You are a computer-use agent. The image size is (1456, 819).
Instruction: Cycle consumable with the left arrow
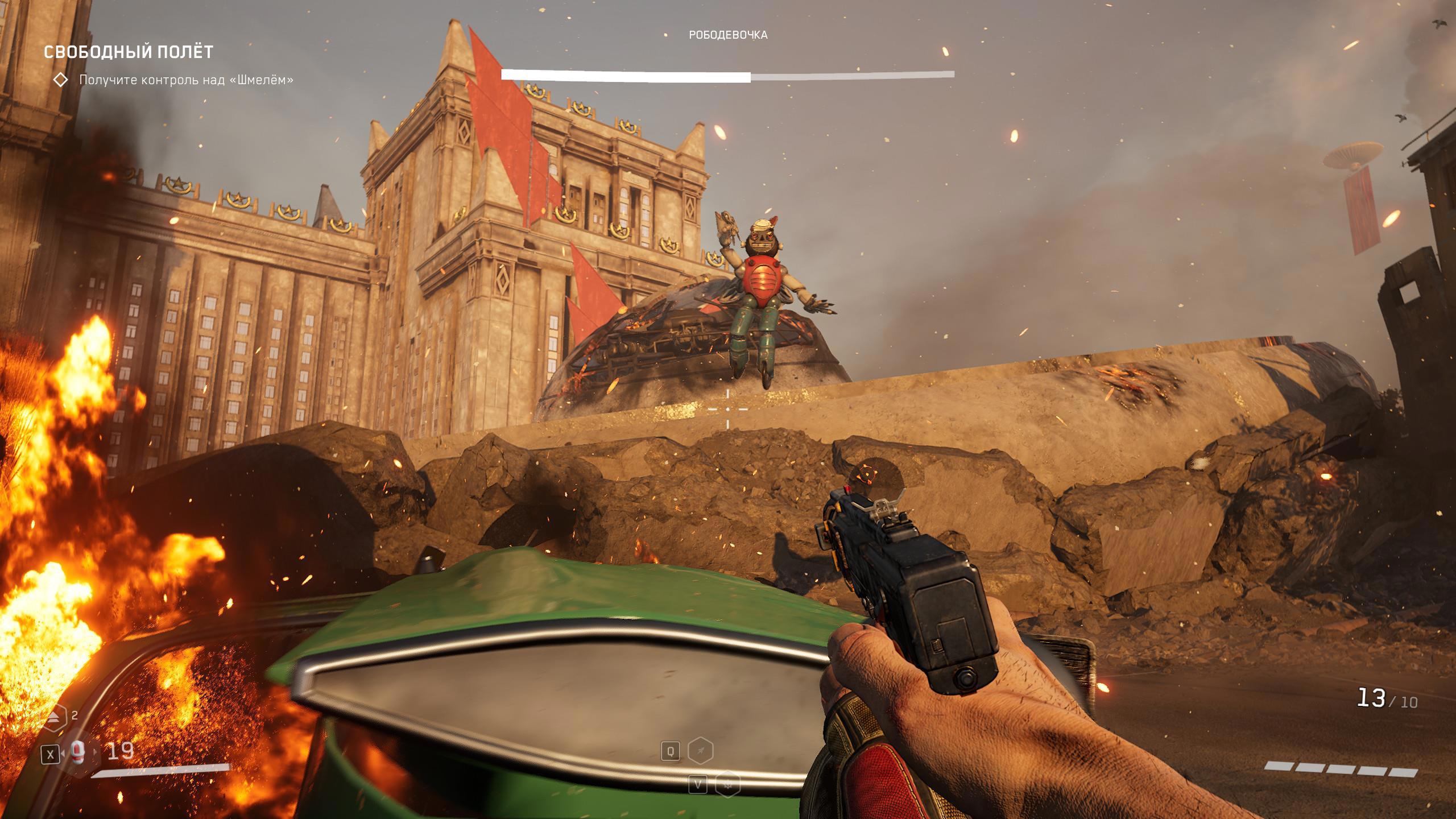click(x=64, y=754)
